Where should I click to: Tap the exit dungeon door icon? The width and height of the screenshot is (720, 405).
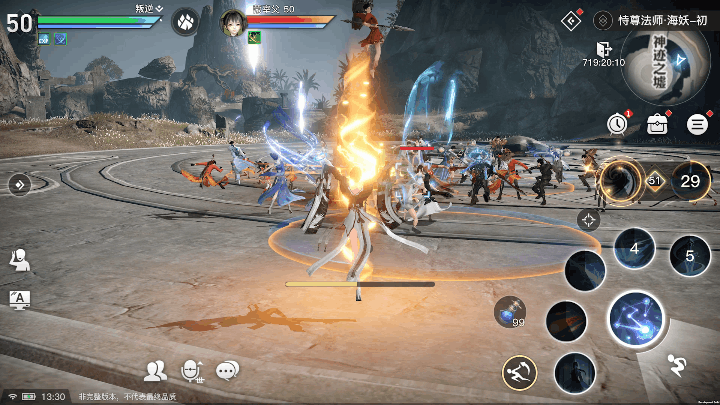coord(603,48)
